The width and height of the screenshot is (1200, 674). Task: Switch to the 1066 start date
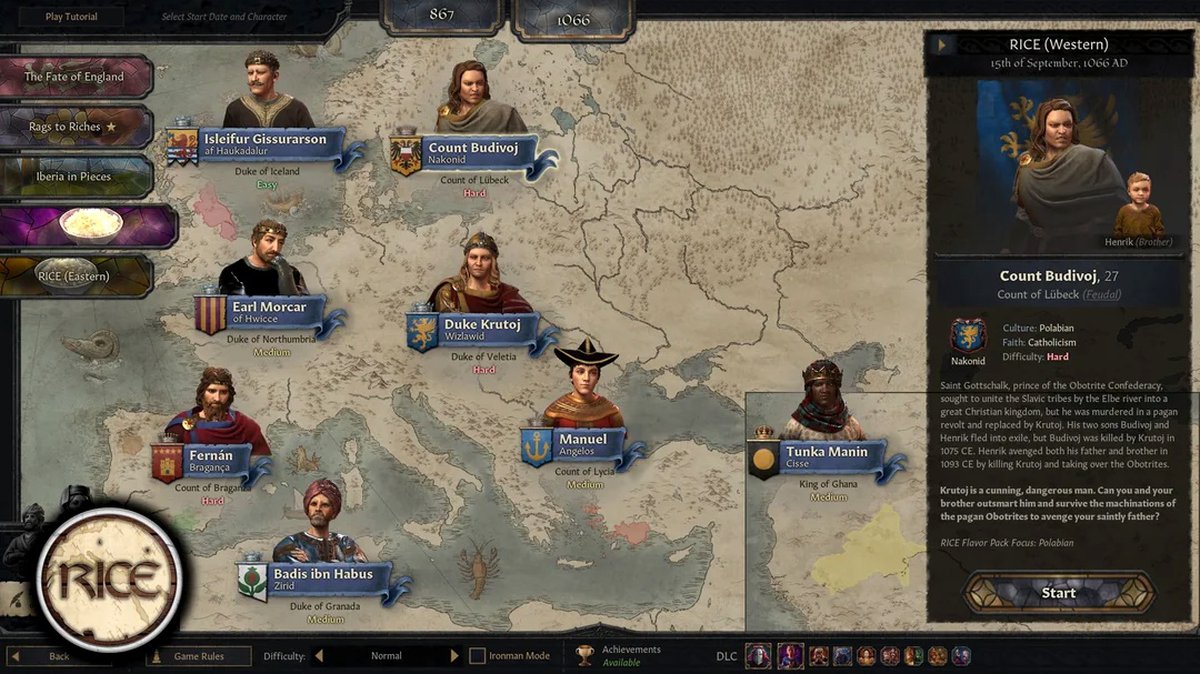[x=574, y=18]
